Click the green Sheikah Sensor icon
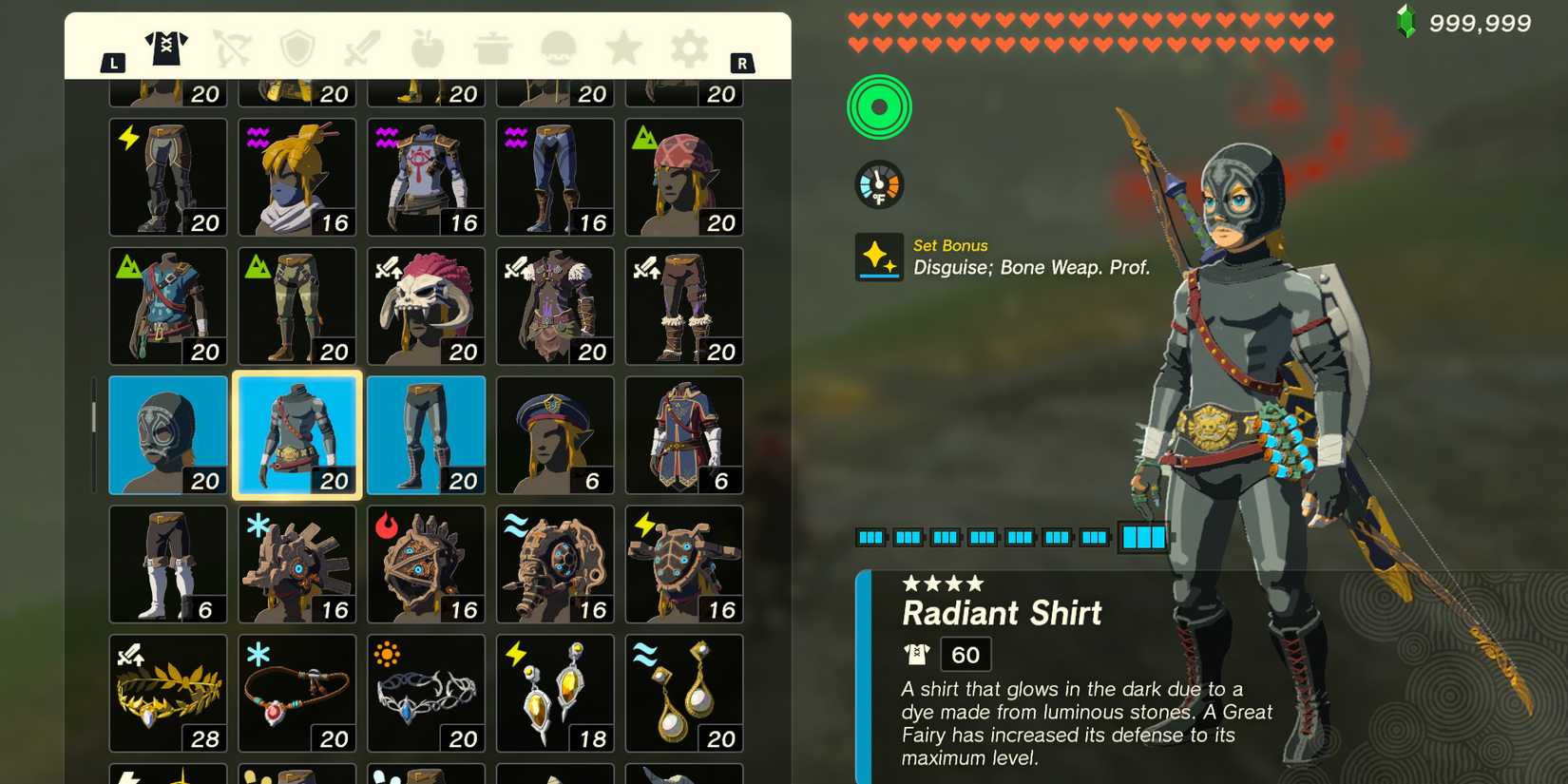The width and height of the screenshot is (1568, 784). pyautogui.click(x=879, y=106)
